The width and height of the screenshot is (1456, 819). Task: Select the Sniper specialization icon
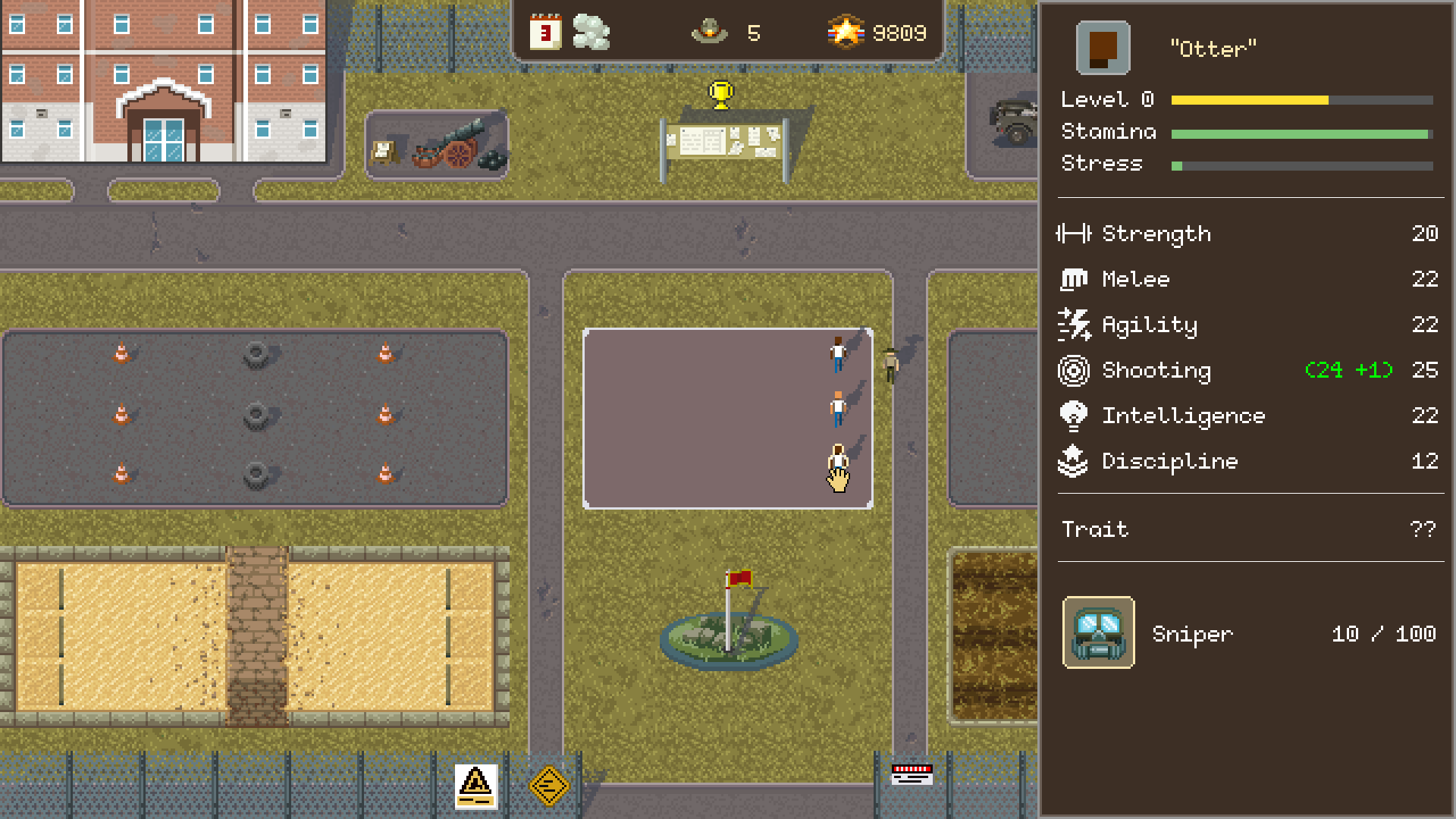pyautogui.click(x=1098, y=633)
